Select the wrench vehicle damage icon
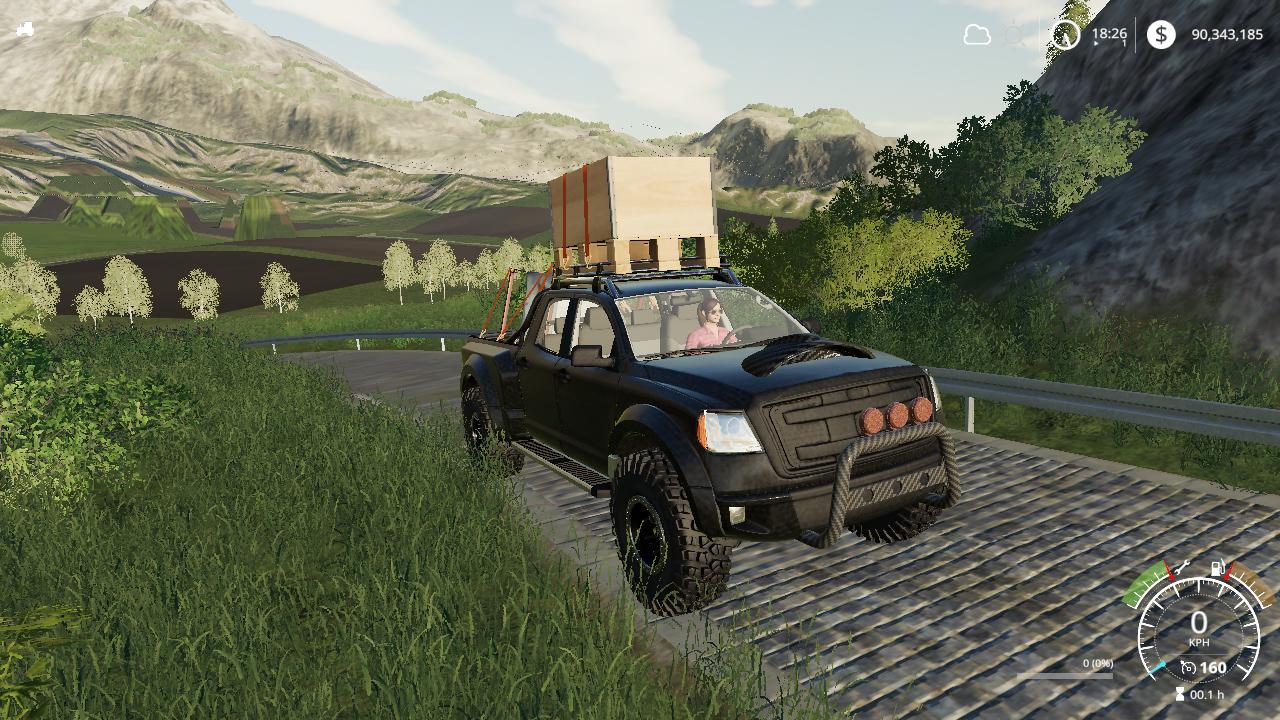Image resolution: width=1280 pixels, height=720 pixels. (x=1181, y=567)
